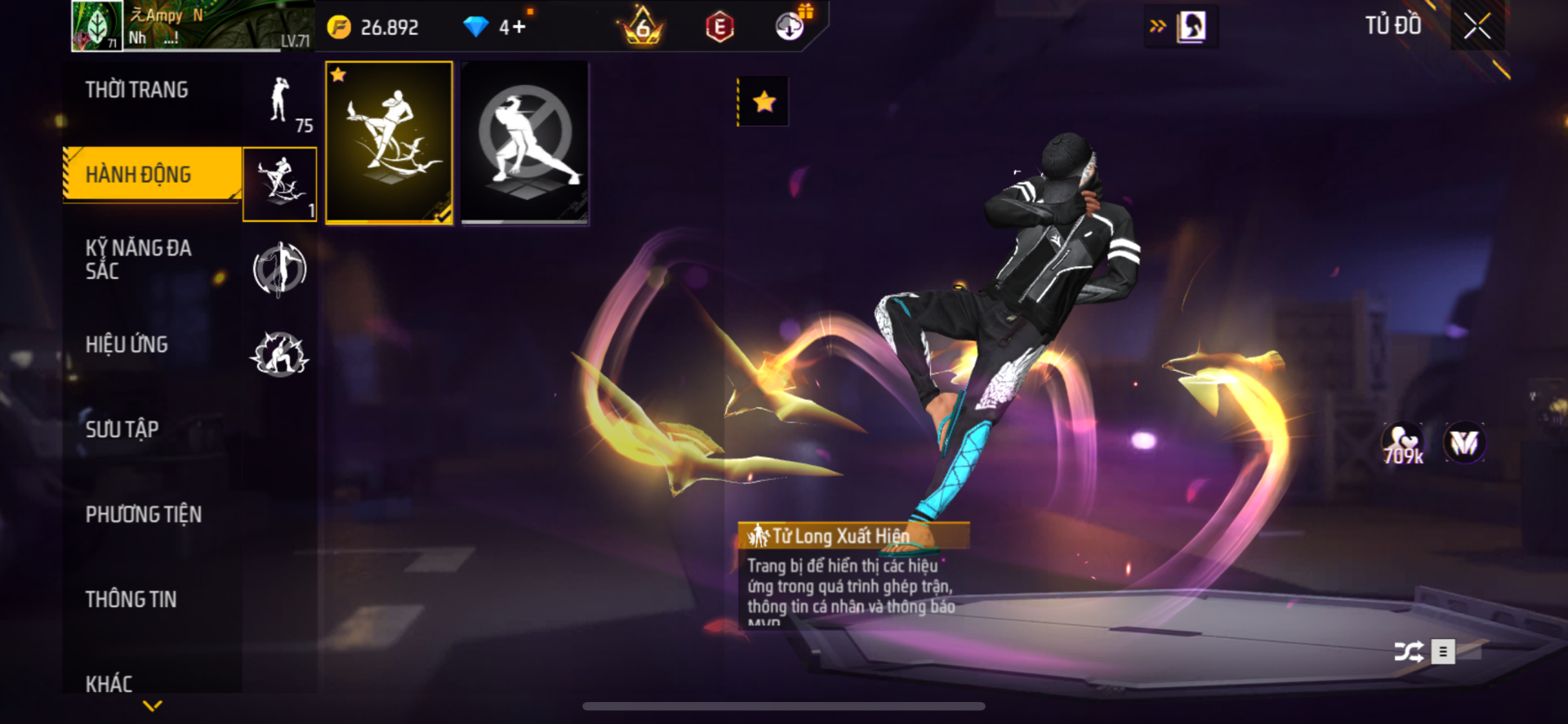Switch to Kỹ Năng Đa Sắc
The image size is (1568, 724).
(139, 260)
